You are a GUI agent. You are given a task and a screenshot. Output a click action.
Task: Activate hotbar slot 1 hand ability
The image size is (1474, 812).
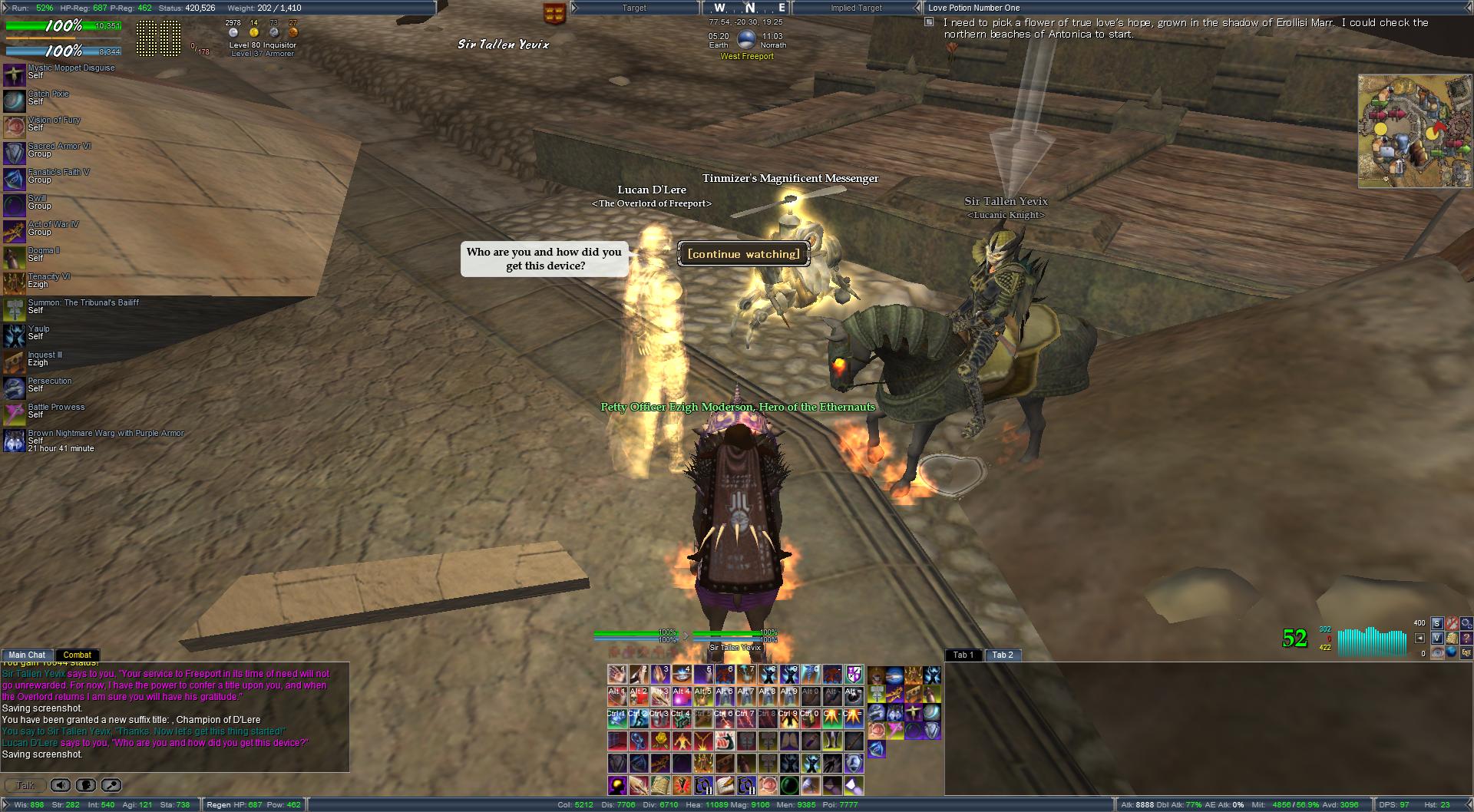[617, 675]
